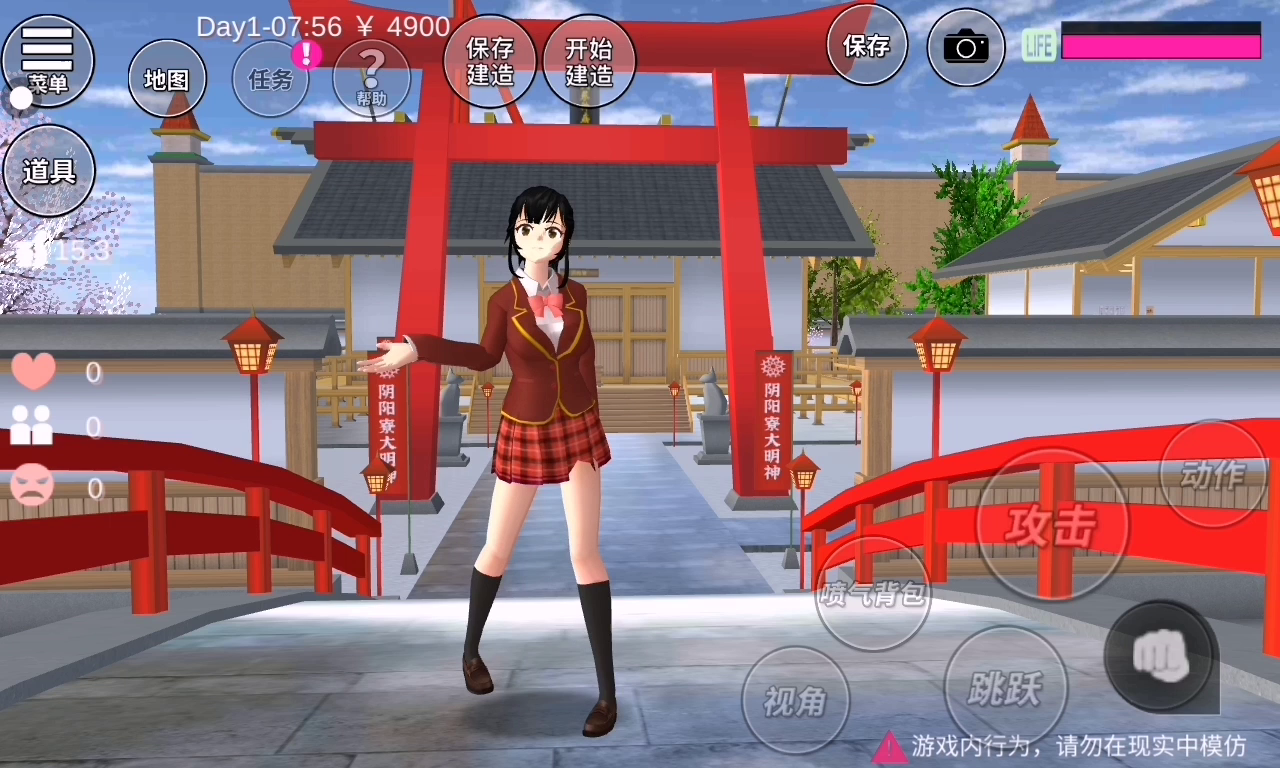1280x768 pixels.
Task: Switch camera with the 视角 button
Action: pos(796,701)
